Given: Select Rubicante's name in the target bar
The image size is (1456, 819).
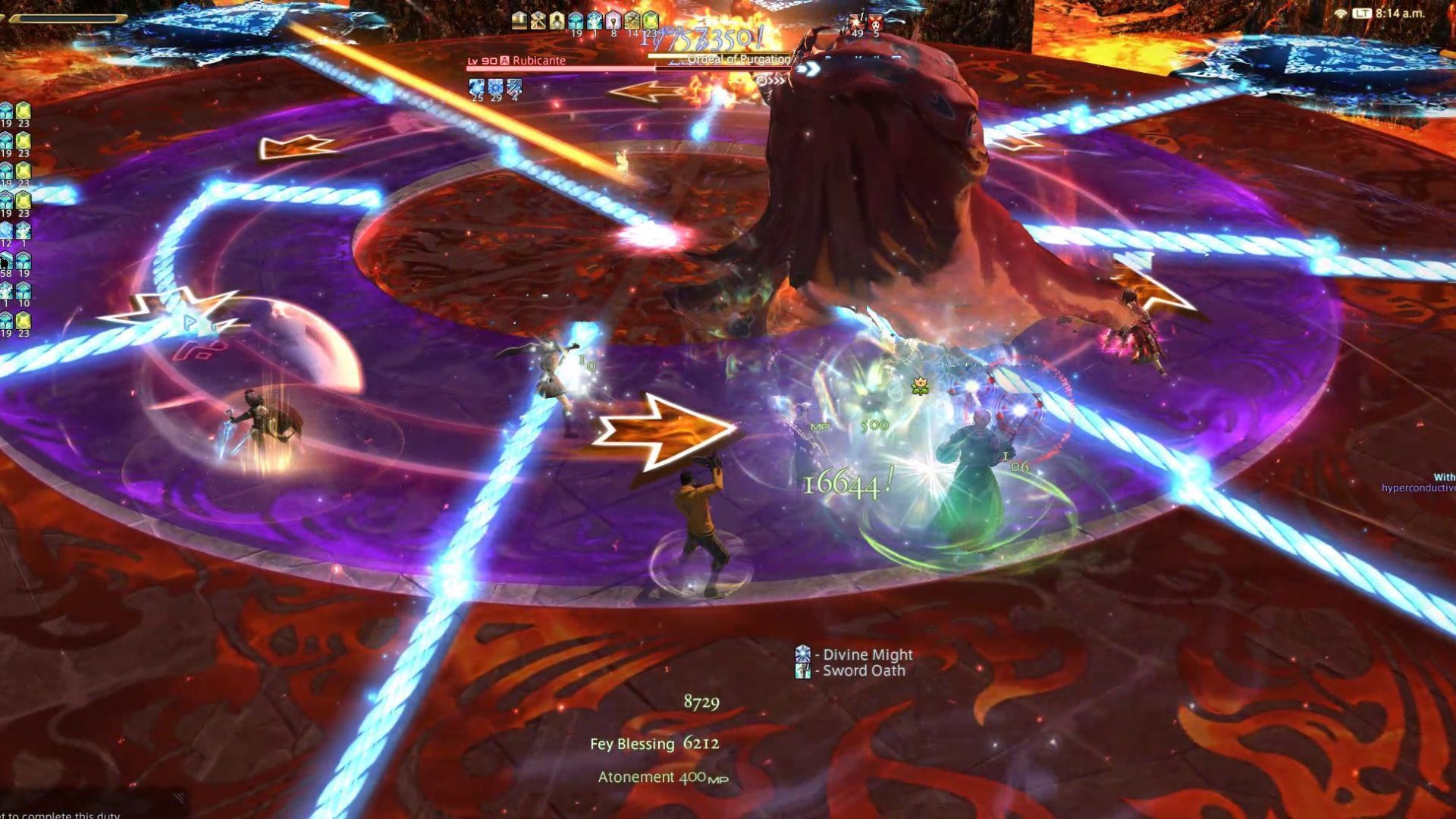Looking at the screenshot, I should [x=538, y=61].
